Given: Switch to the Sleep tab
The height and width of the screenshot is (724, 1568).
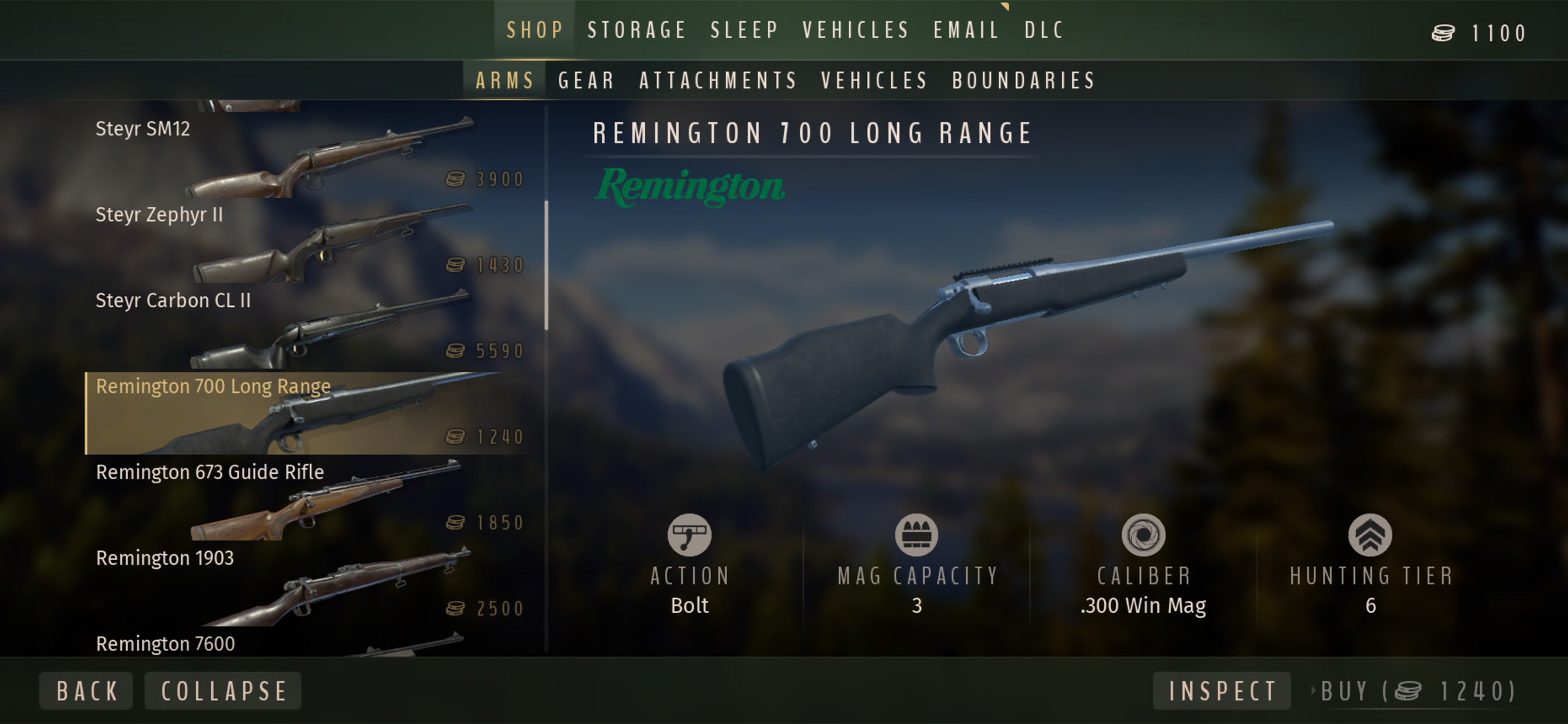Looking at the screenshot, I should point(744,30).
